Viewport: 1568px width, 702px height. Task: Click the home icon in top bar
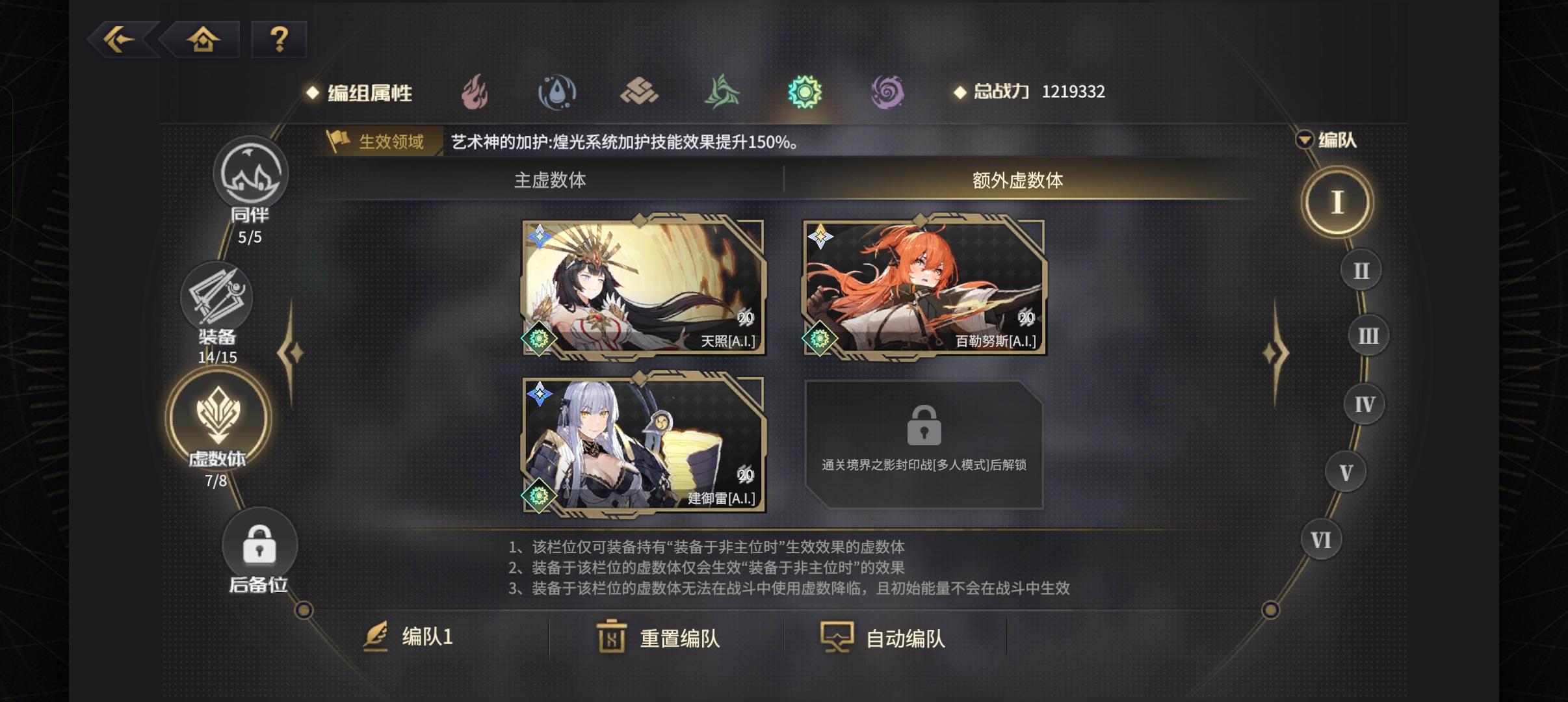coord(203,39)
